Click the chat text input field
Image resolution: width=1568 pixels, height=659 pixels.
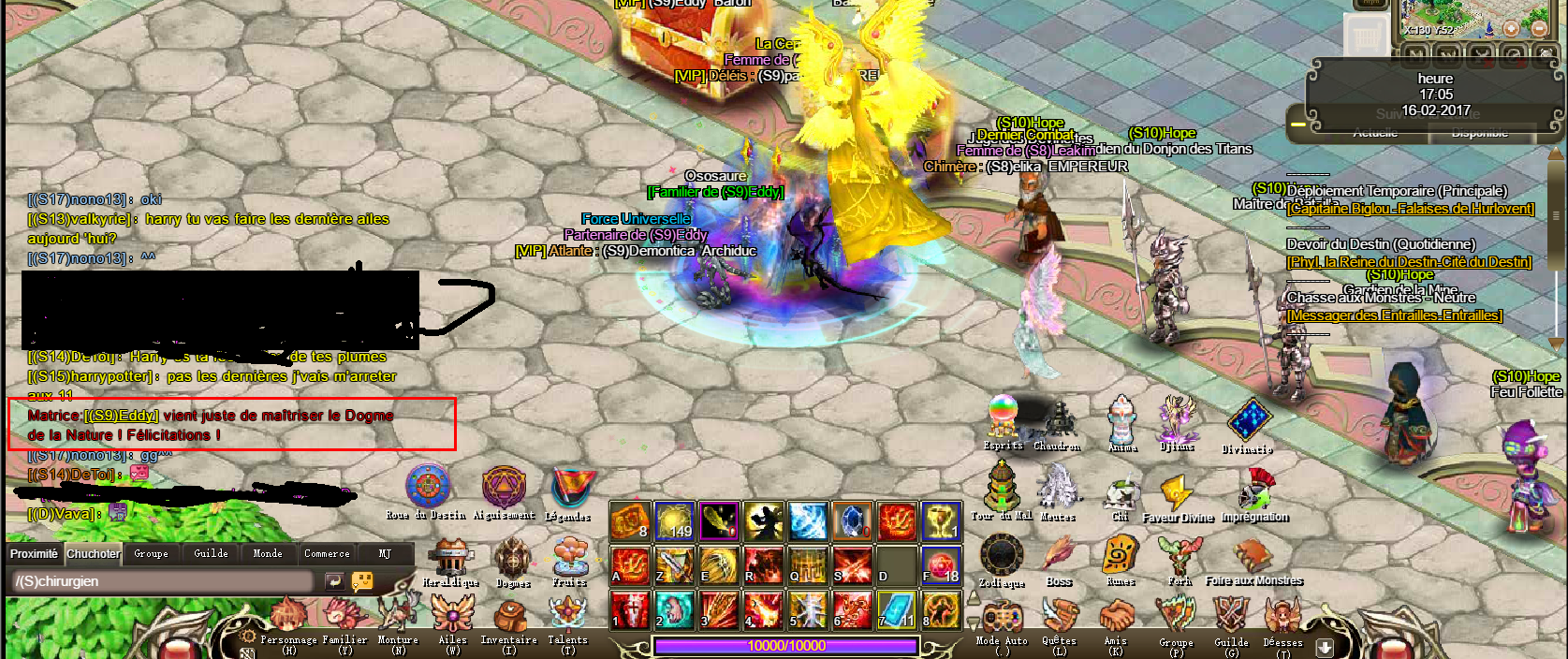coord(164,581)
